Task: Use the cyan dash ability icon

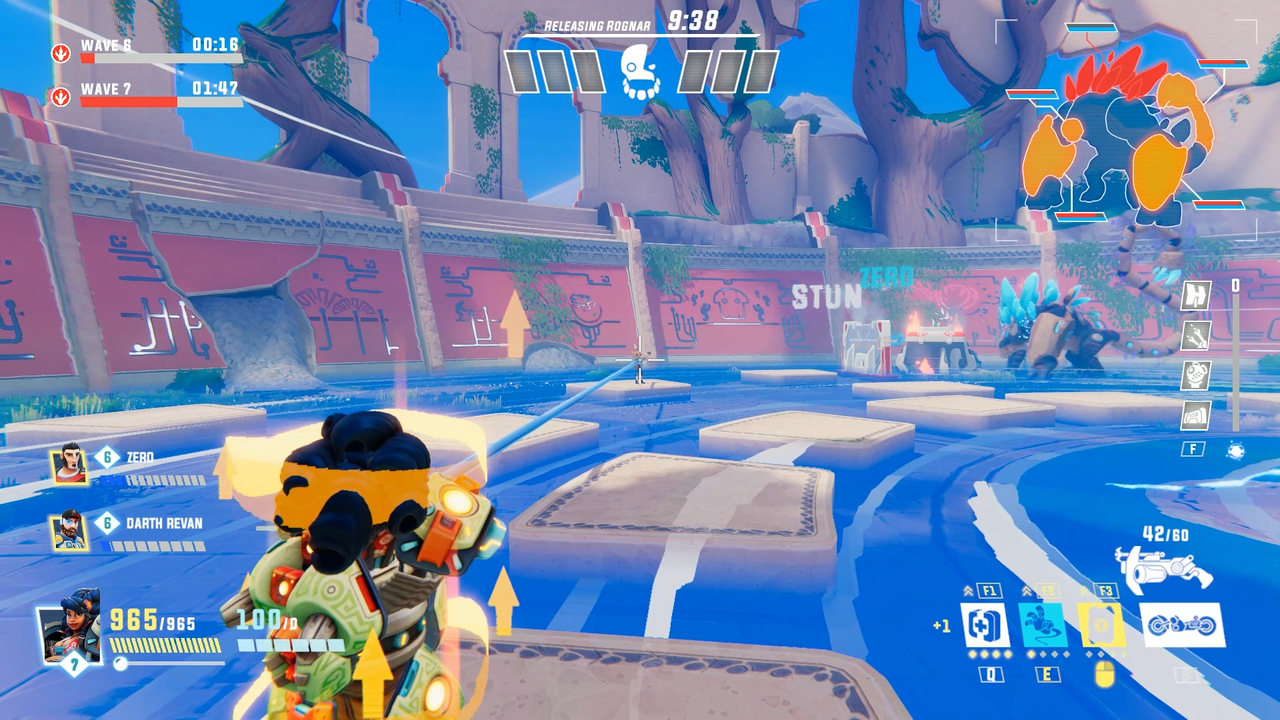Action: tap(1042, 625)
